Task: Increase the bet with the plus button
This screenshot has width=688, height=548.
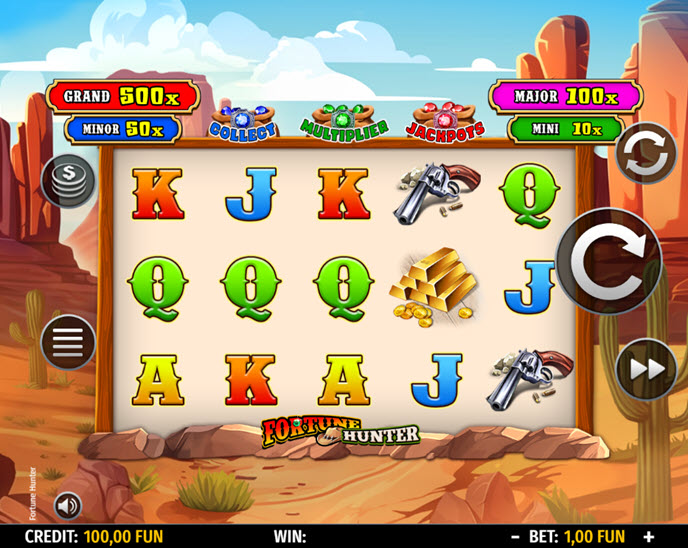Action: click(648, 537)
